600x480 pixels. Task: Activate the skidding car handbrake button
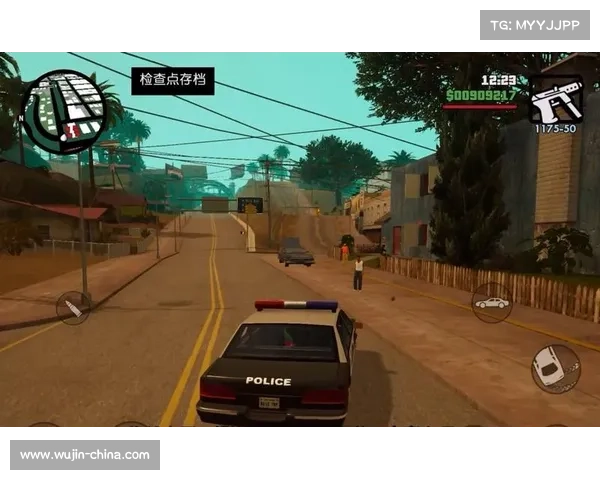555,368
